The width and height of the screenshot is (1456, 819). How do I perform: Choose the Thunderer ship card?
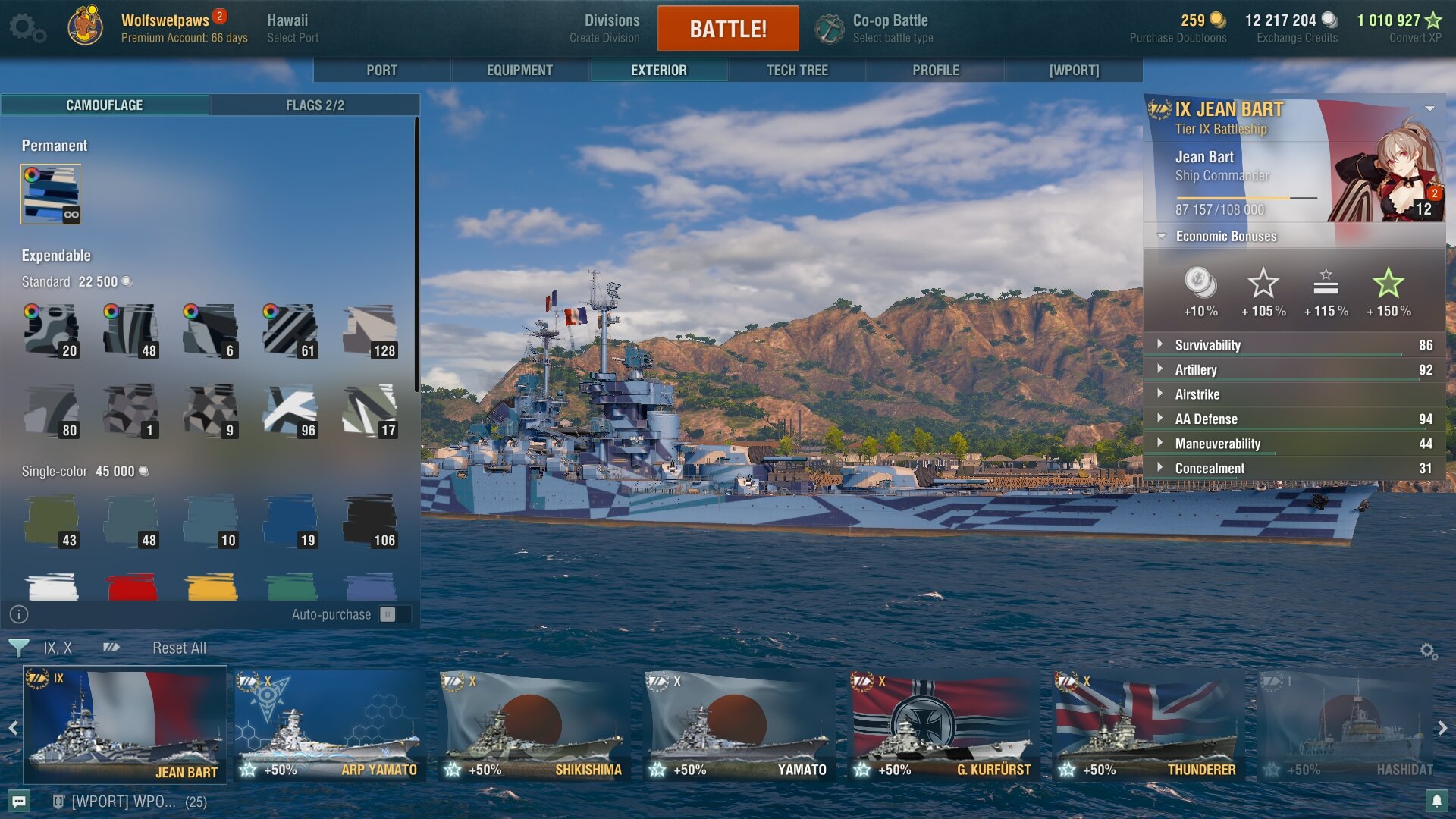point(1148,725)
